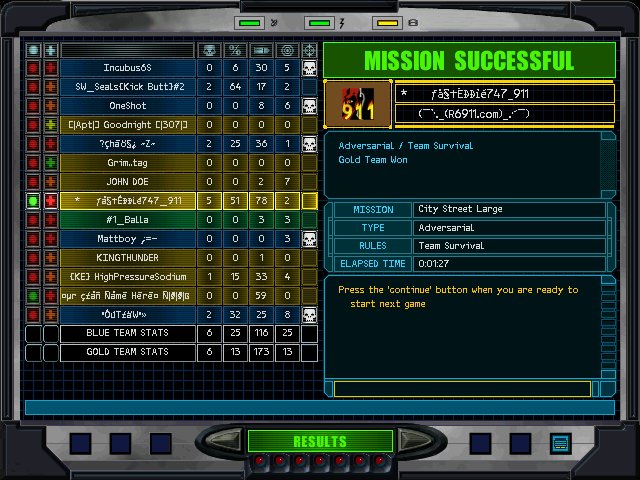Click the skull kills column header
Screen dimensions: 640x480
[209, 49]
